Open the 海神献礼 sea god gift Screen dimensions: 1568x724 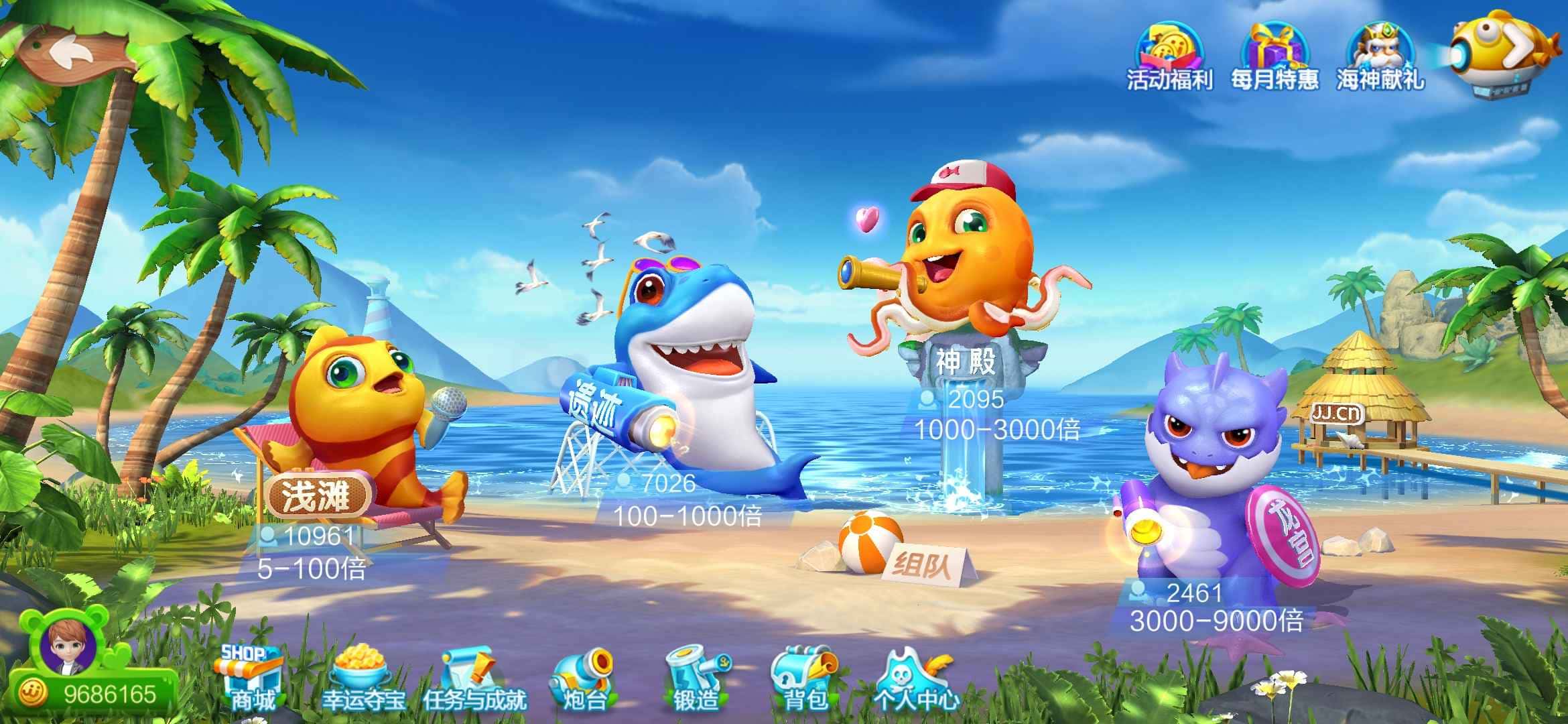tap(1380, 57)
